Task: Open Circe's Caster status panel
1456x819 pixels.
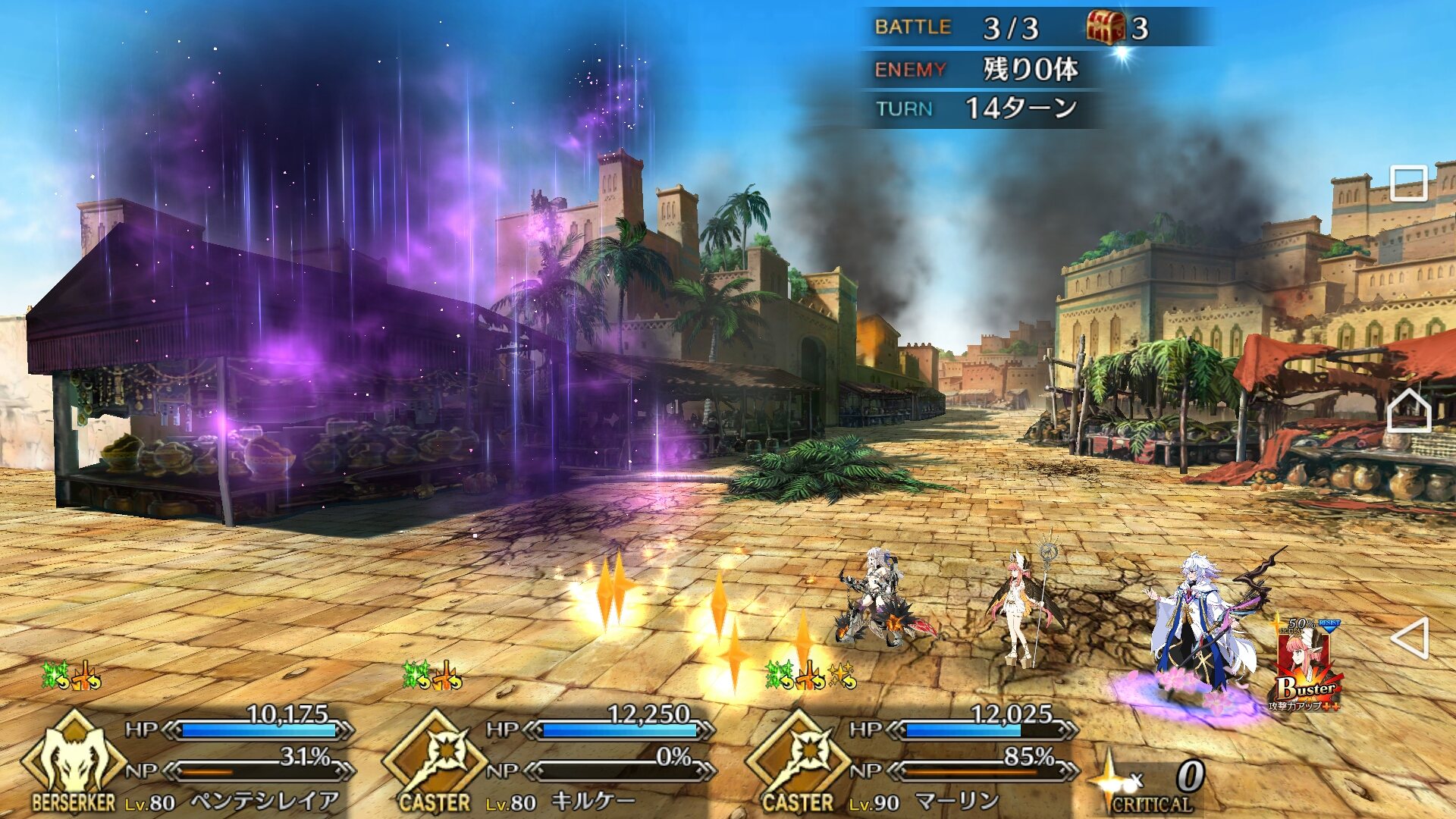Action: pyautogui.click(x=435, y=762)
